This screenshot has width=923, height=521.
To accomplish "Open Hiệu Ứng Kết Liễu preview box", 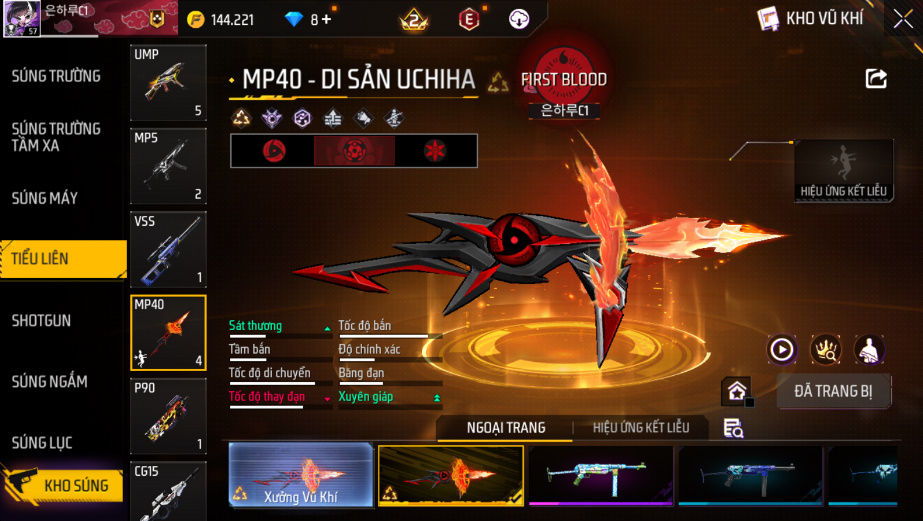I will pyautogui.click(x=843, y=172).
